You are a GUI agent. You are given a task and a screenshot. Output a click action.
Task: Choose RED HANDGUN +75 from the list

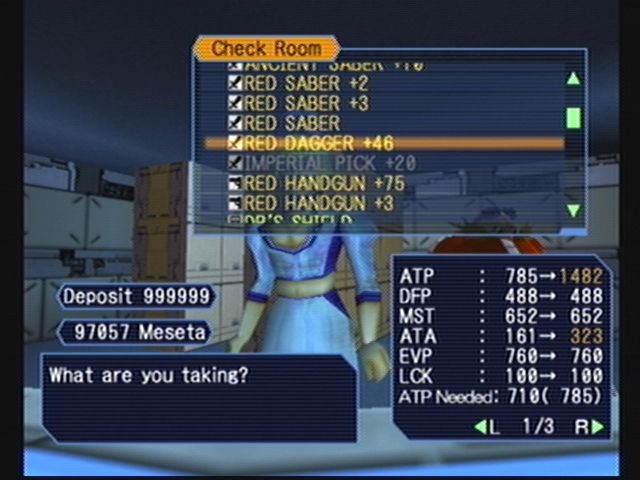[323, 183]
